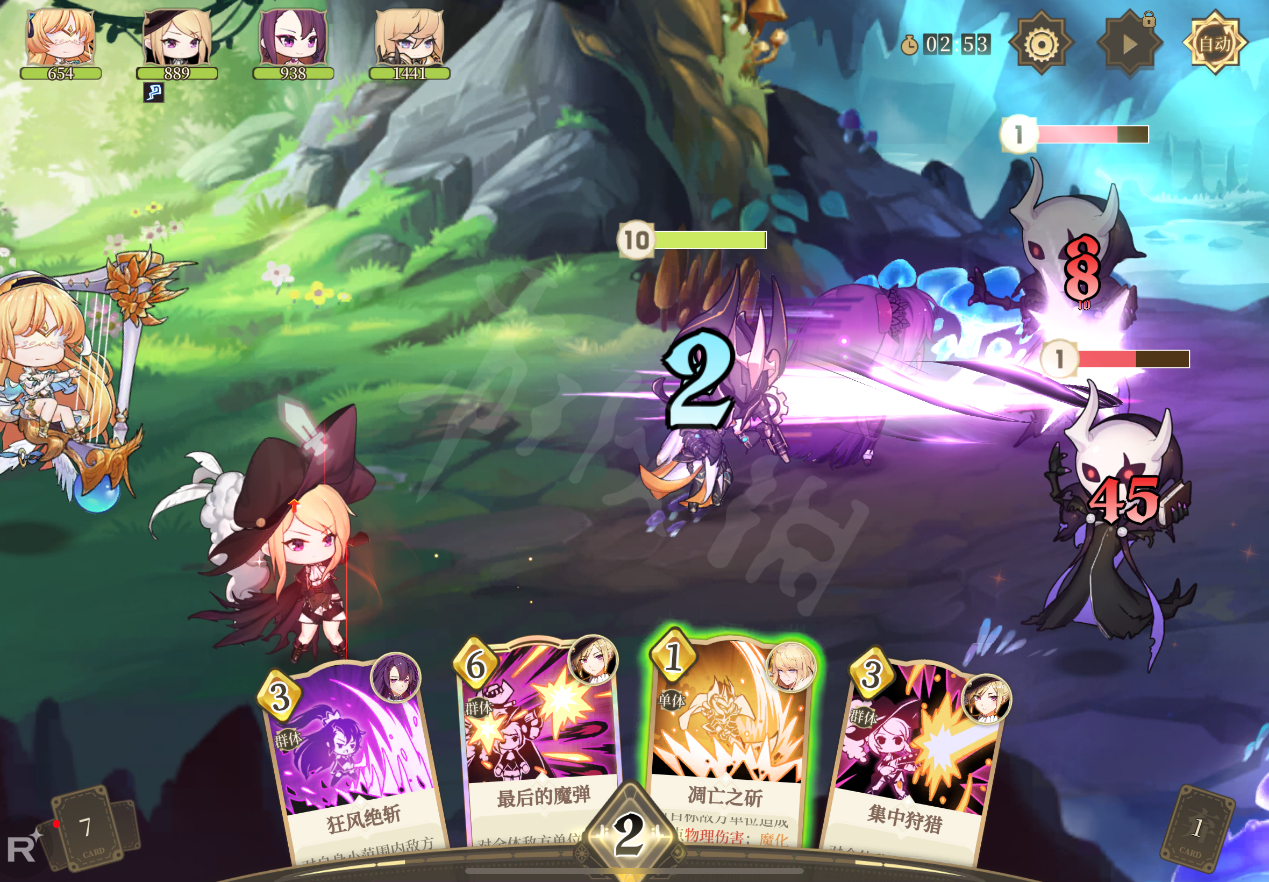
Task: Select the 最后的魔弹 card
Action: tap(540, 745)
